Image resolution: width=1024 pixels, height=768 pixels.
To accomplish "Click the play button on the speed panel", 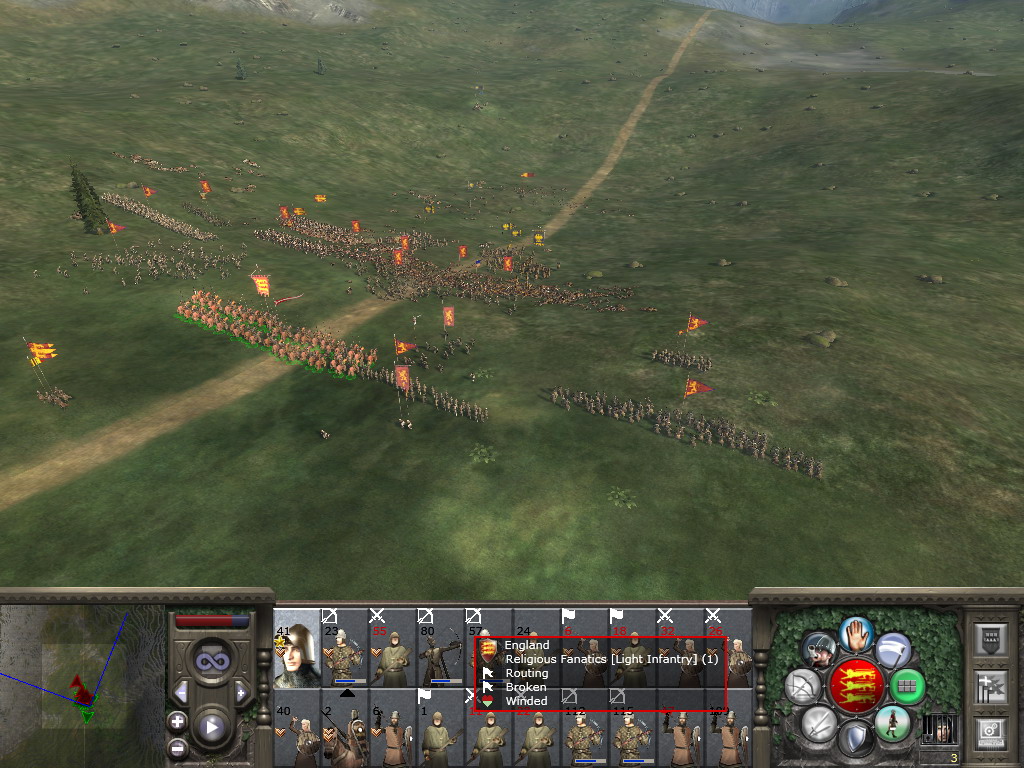I will coord(211,727).
